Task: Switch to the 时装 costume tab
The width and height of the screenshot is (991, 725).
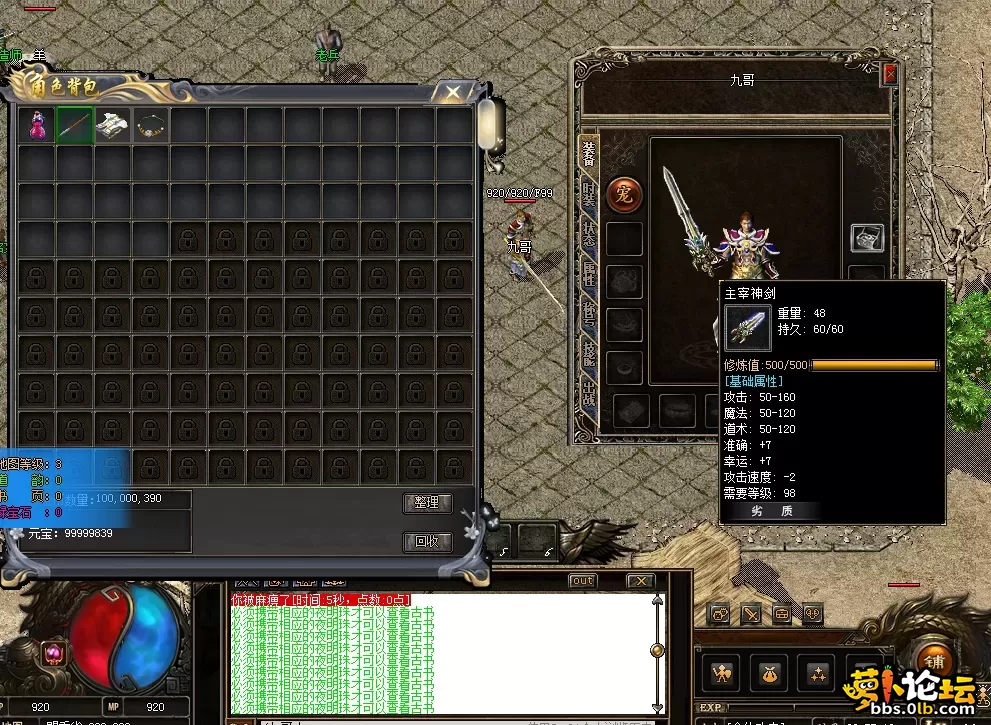Action: coord(589,194)
